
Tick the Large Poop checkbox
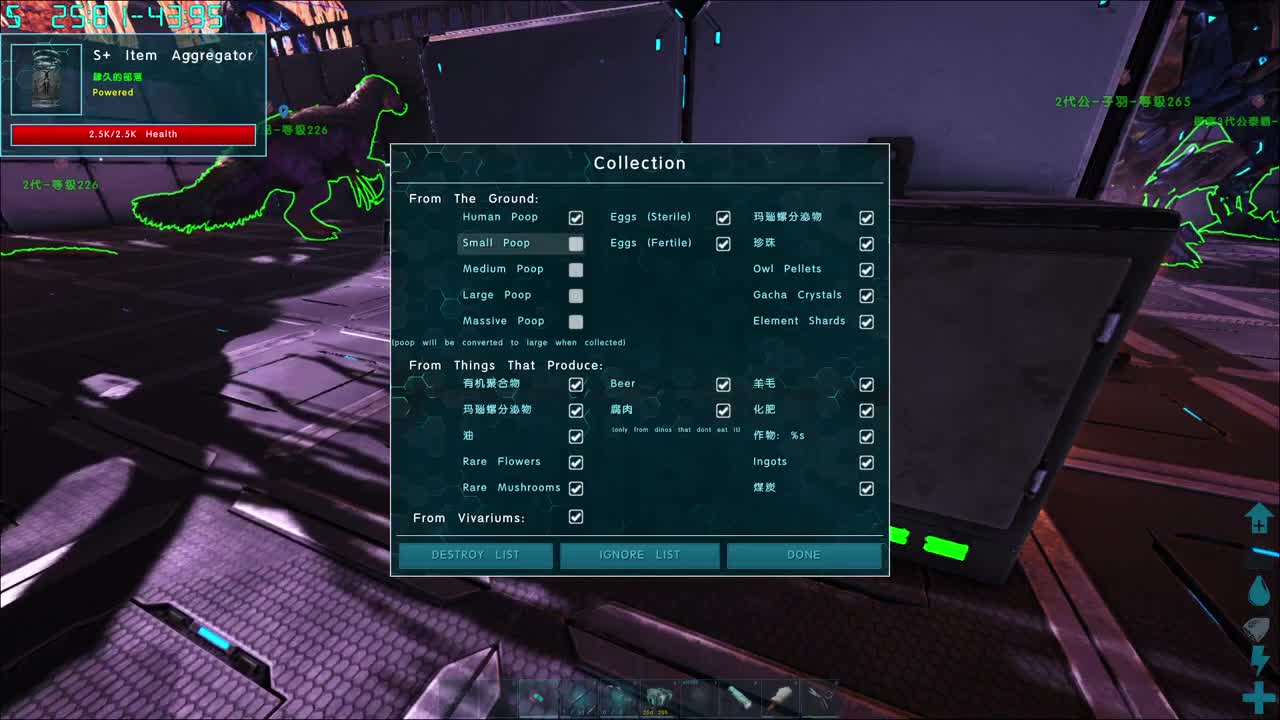click(576, 296)
